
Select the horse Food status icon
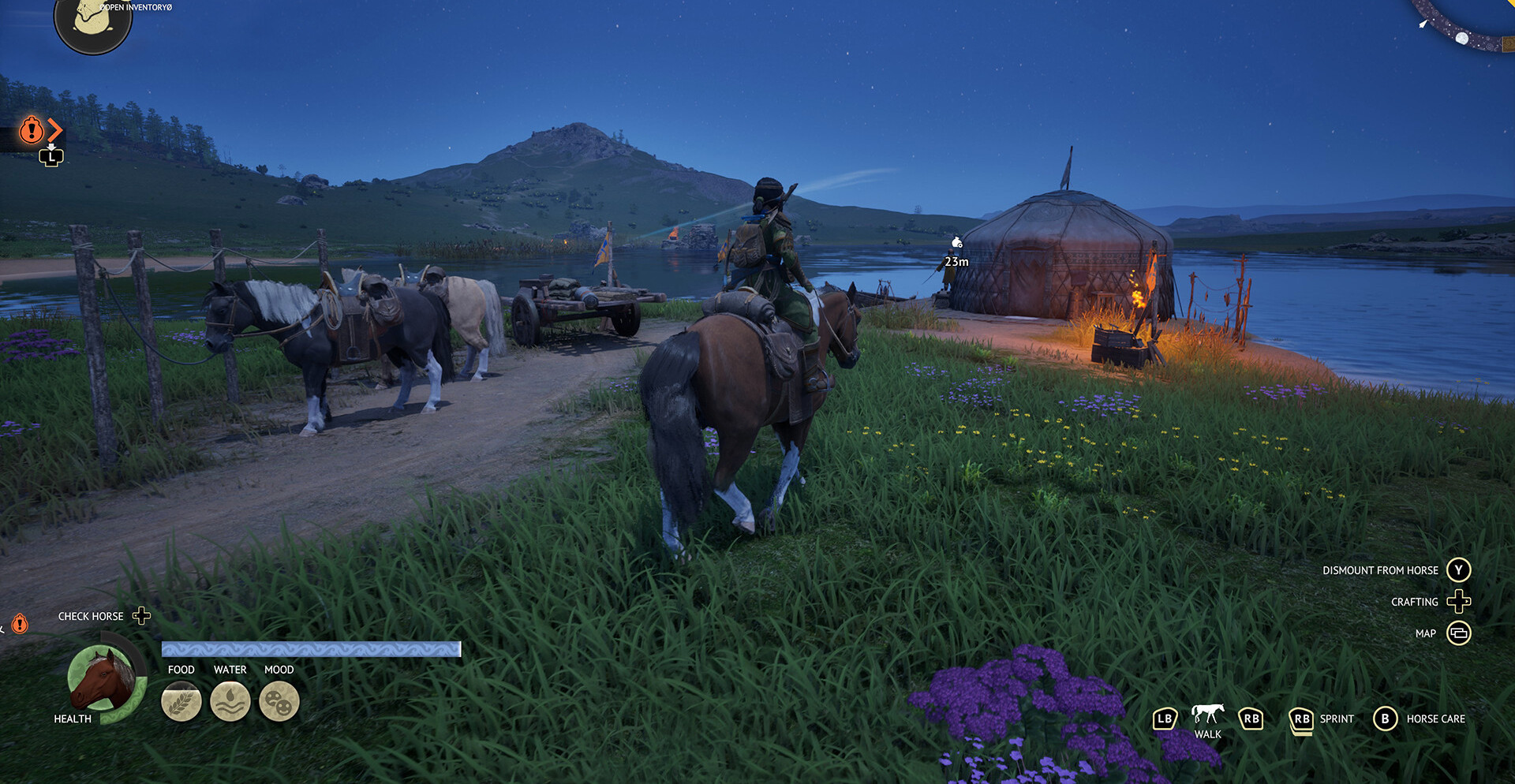click(181, 701)
